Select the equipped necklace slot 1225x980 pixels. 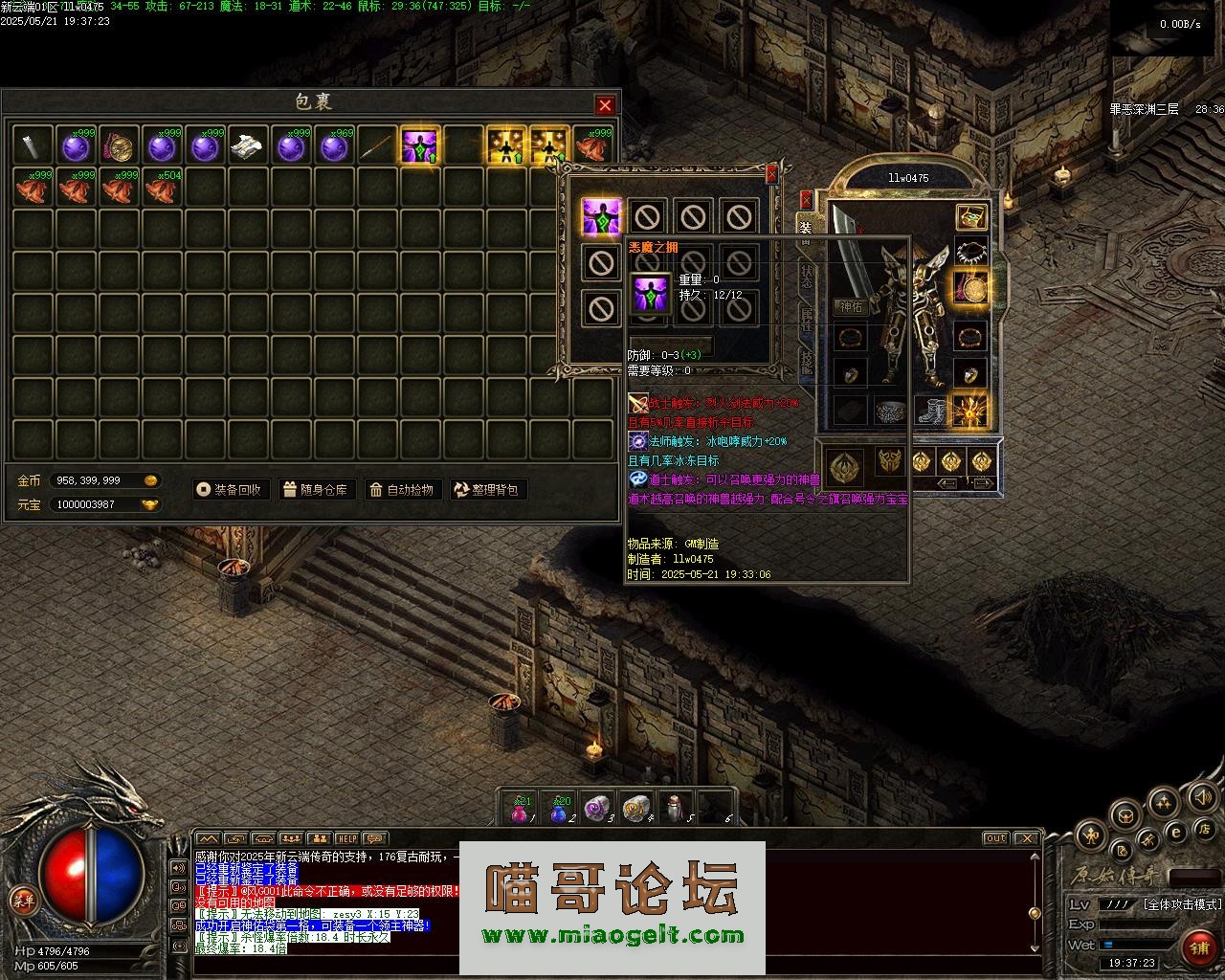coord(971,252)
